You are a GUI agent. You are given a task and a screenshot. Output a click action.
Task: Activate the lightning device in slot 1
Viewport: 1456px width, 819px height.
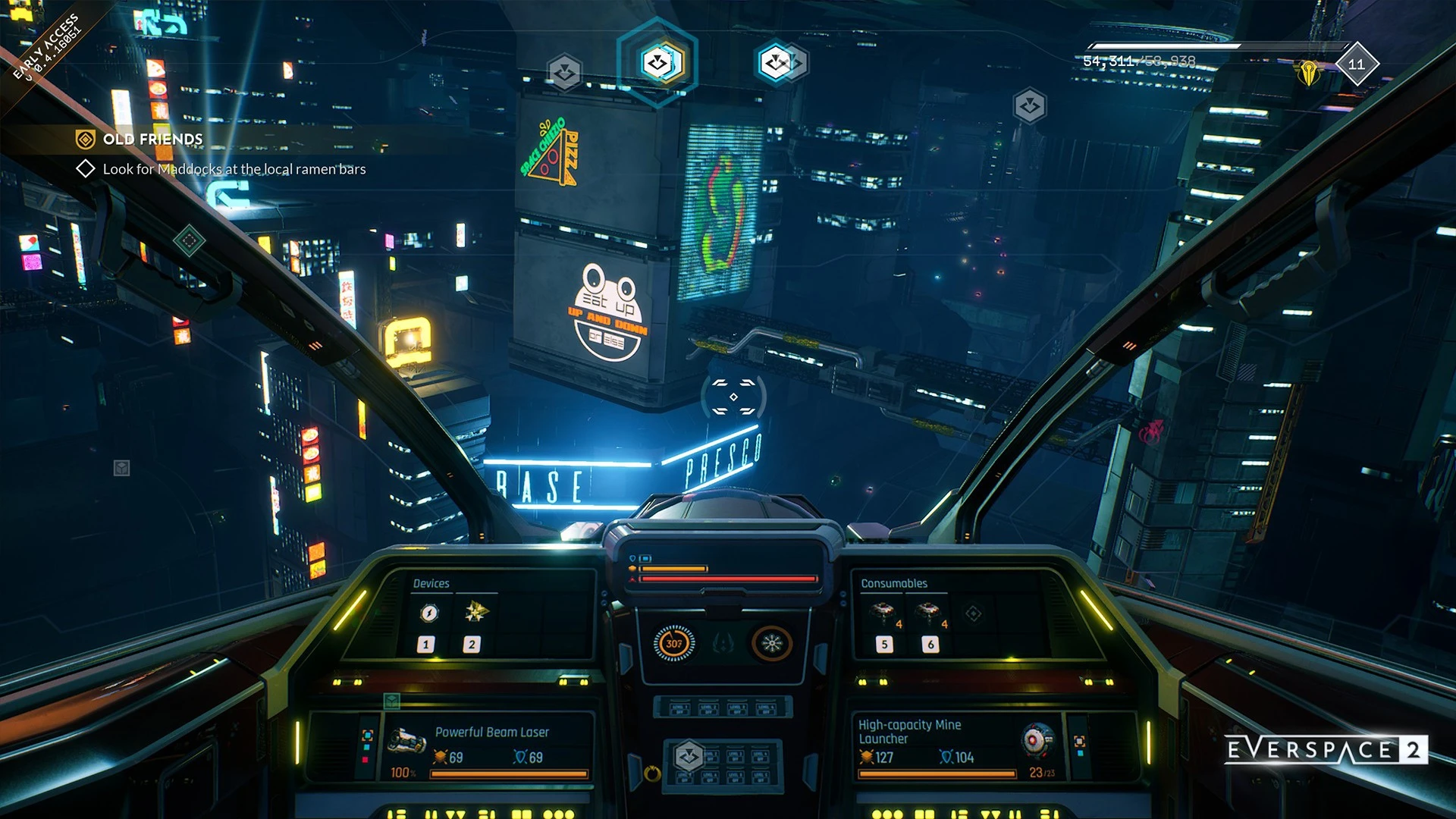tap(429, 613)
